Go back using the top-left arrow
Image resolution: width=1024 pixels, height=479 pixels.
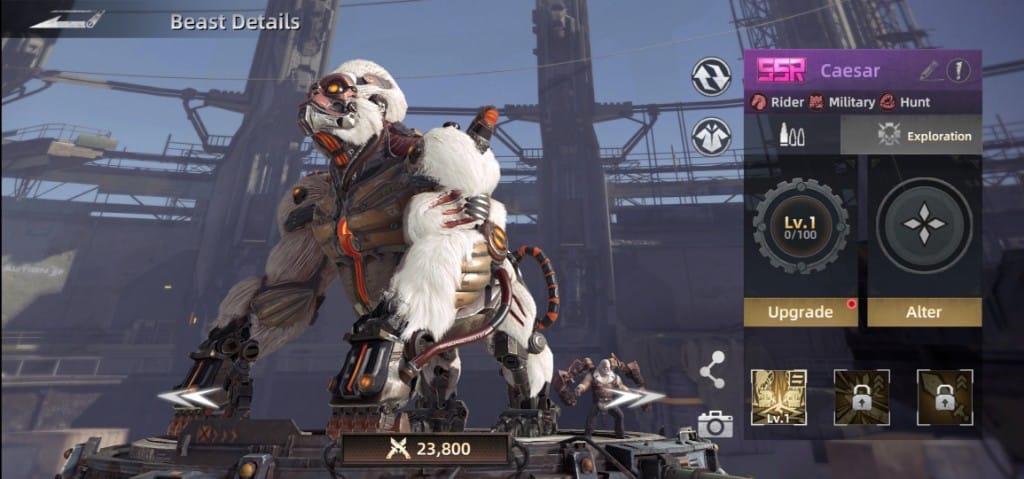67,19
